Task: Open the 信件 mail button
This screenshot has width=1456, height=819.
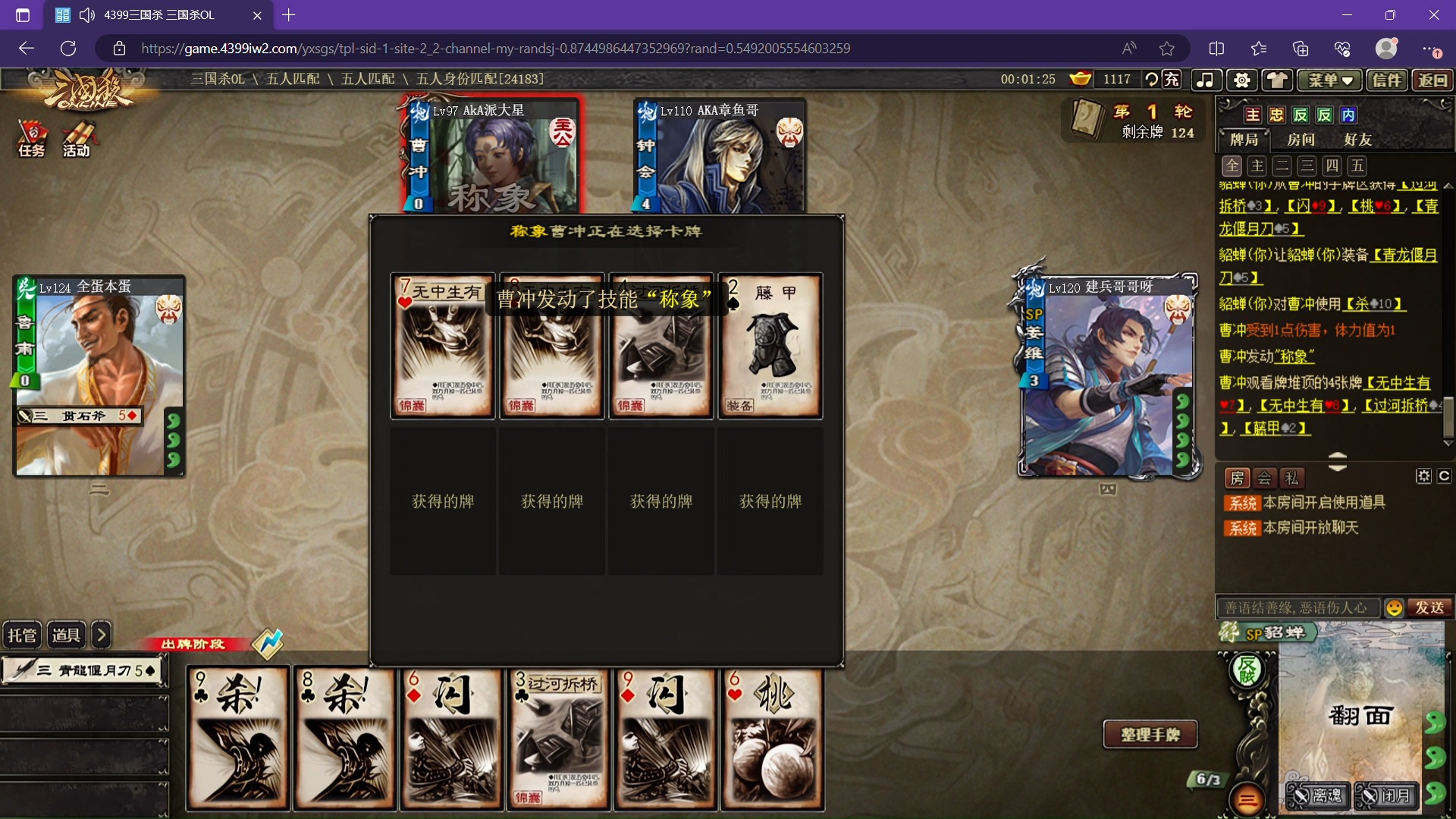Action: click(1386, 80)
